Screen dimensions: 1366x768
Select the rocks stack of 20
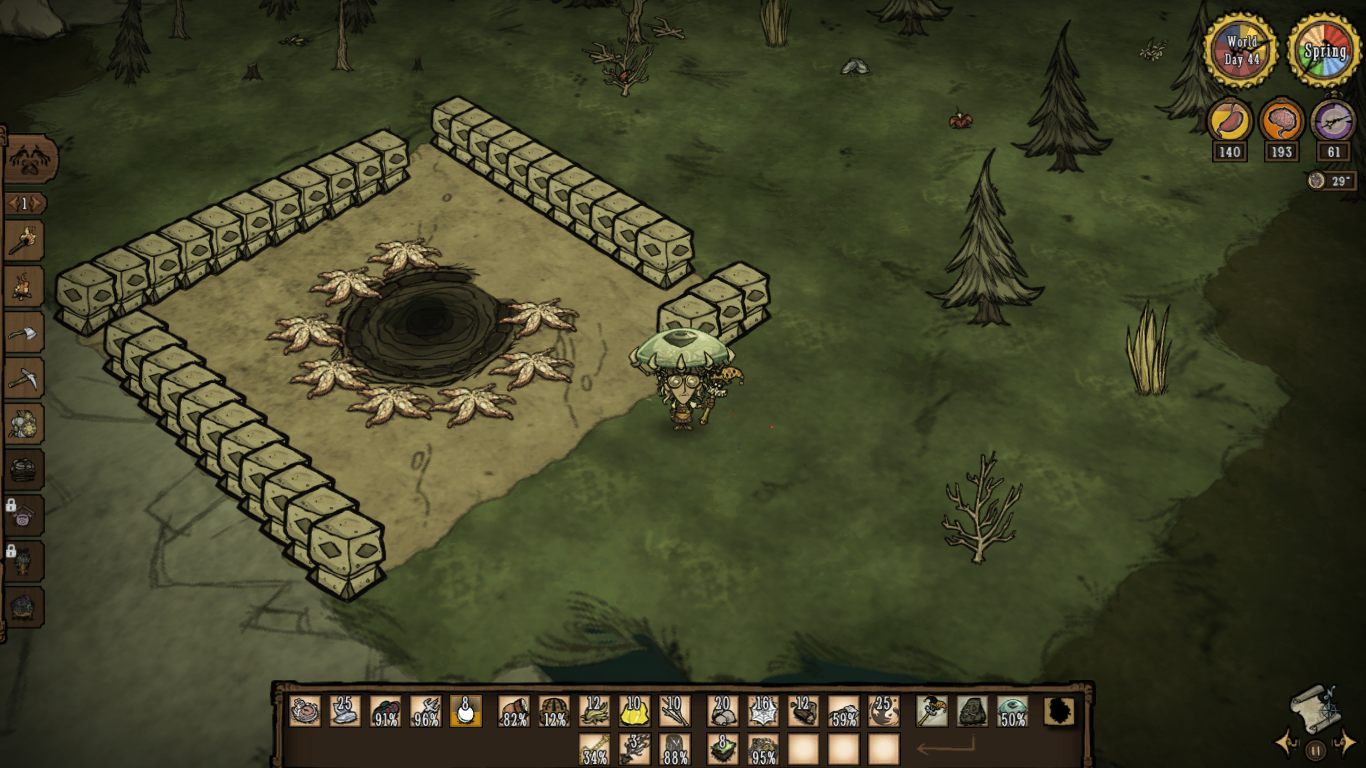[x=723, y=711]
